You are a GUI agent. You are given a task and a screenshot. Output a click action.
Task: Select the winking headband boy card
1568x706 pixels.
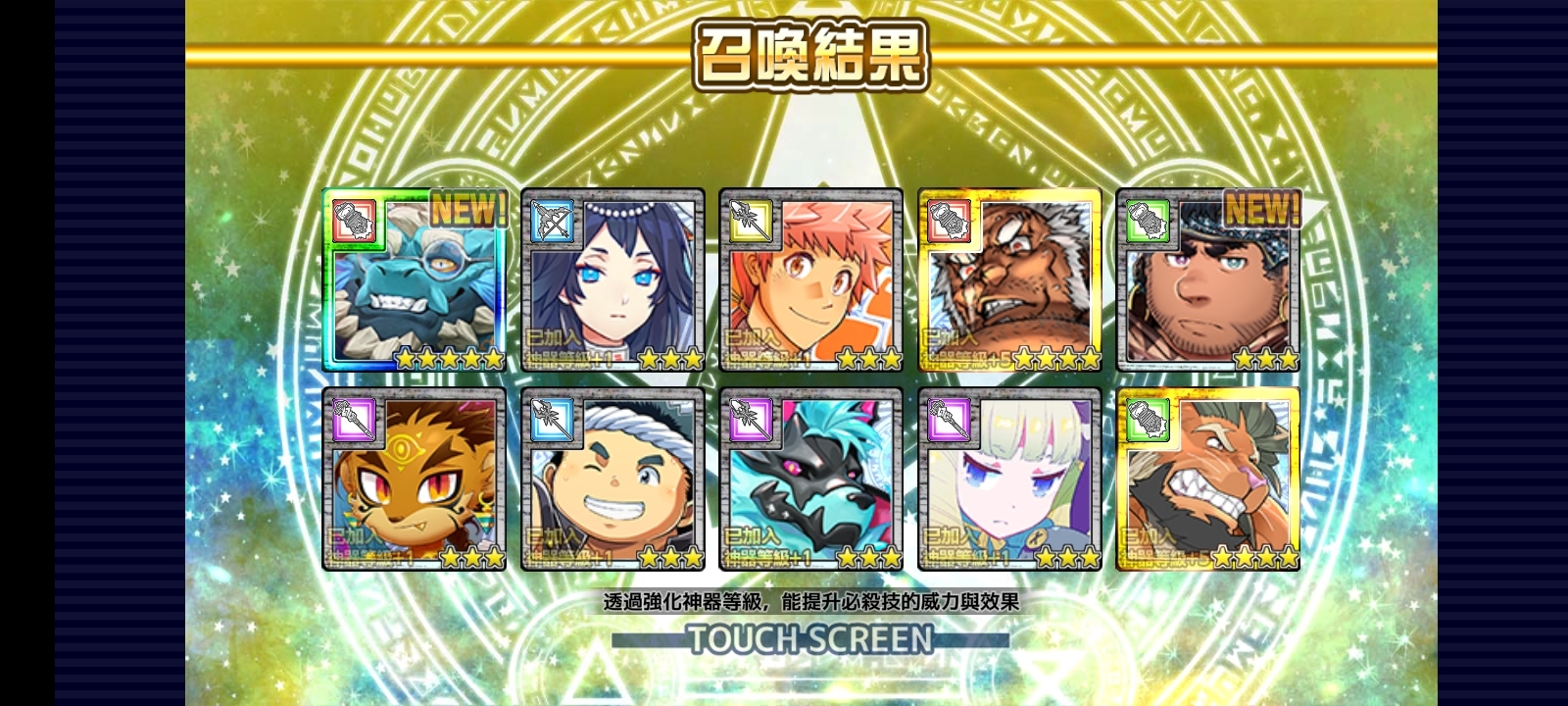coord(612,479)
